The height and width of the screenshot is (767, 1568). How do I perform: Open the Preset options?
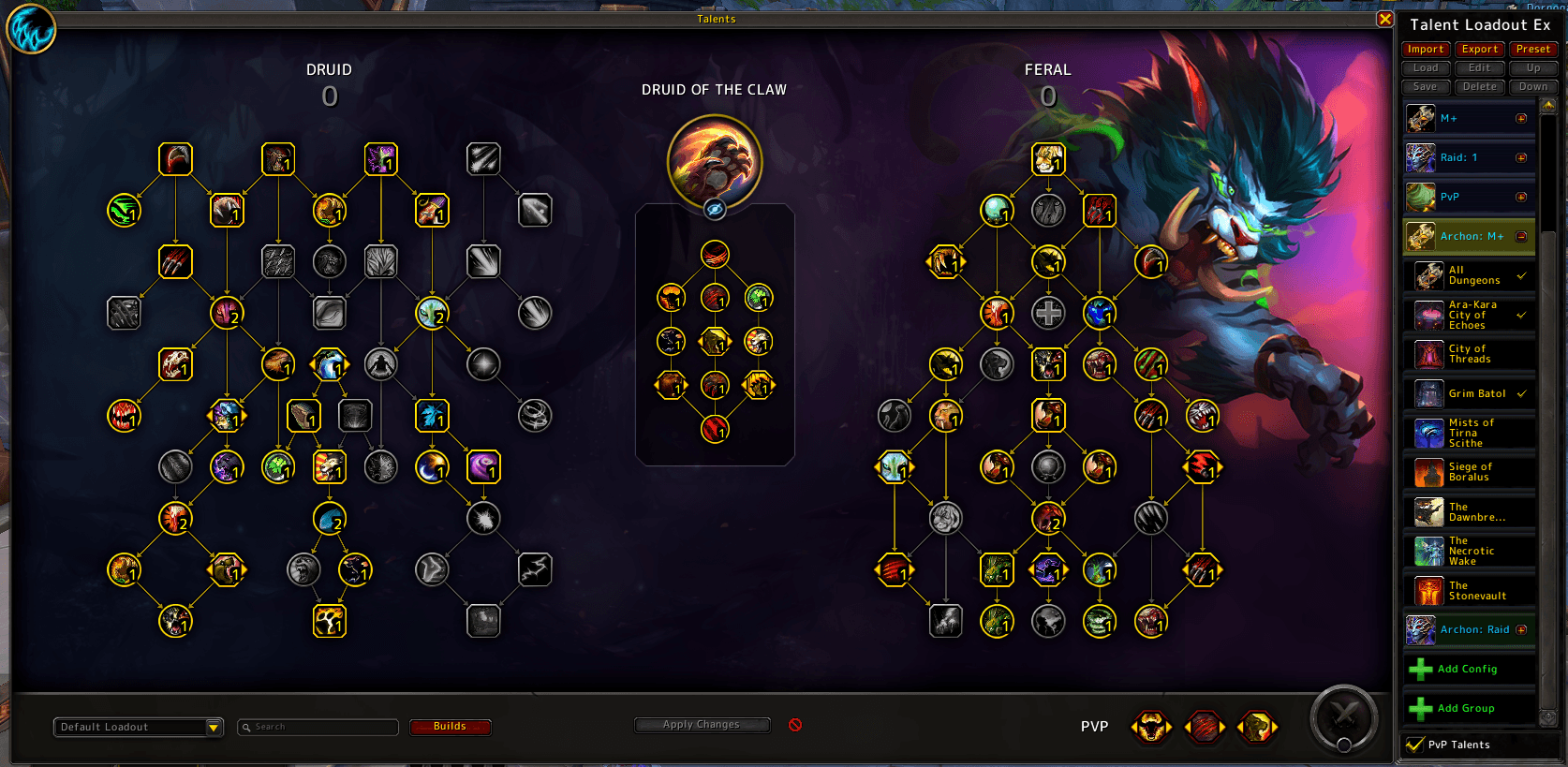point(1533,50)
